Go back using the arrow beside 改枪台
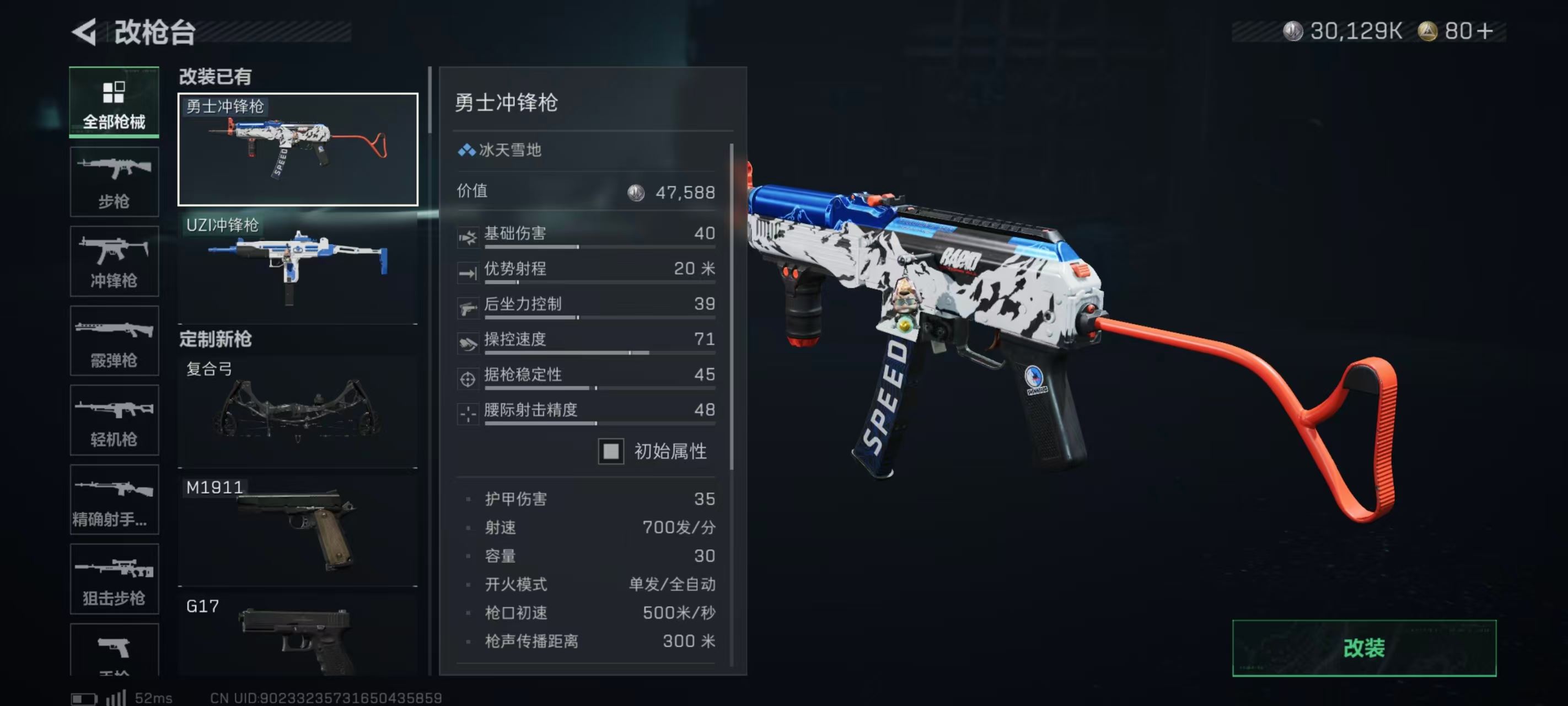This screenshot has width=1568, height=706. coord(85,31)
